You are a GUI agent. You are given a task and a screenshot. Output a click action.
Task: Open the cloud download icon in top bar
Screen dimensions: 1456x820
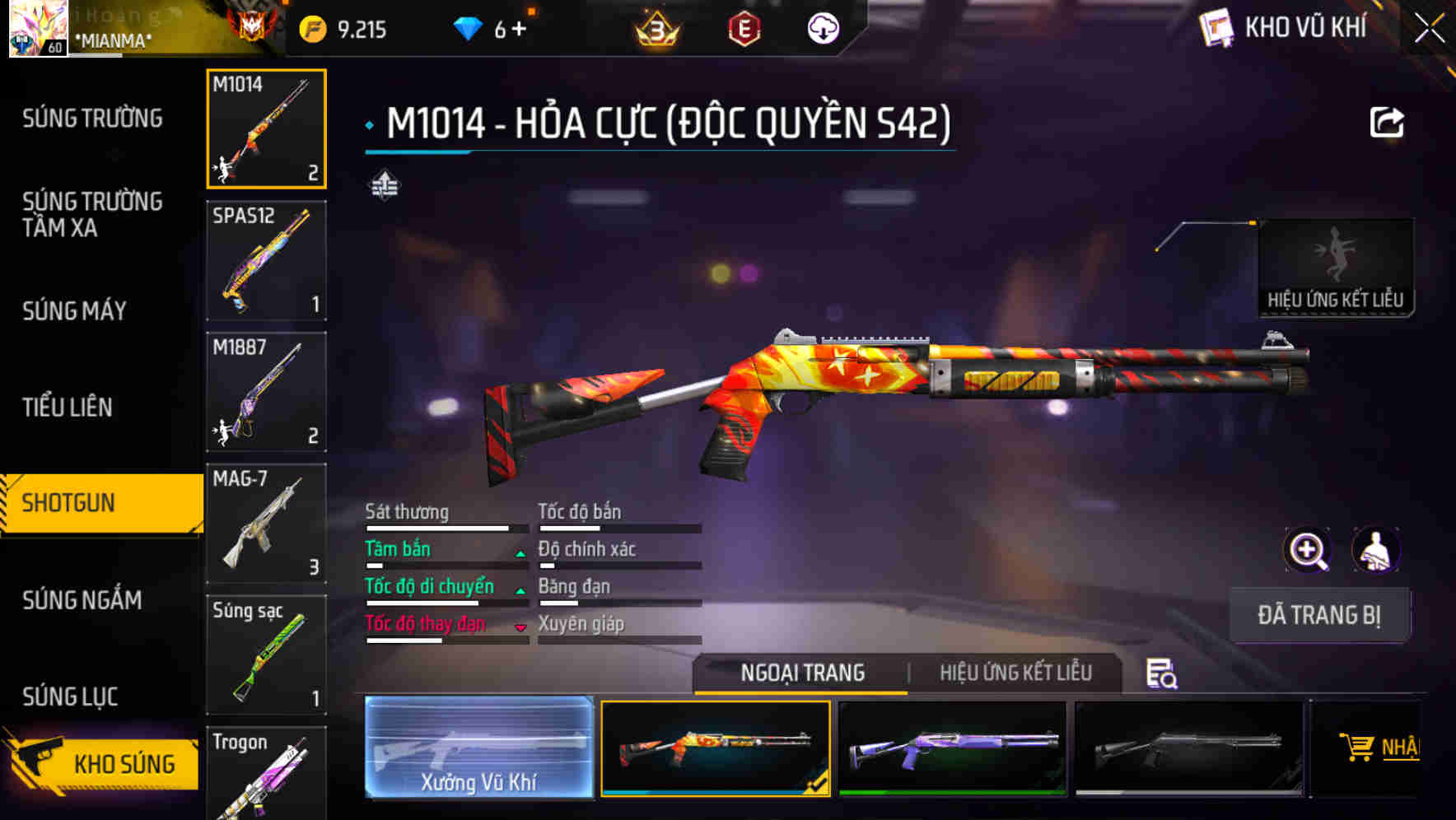pyautogui.click(x=823, y=26)
